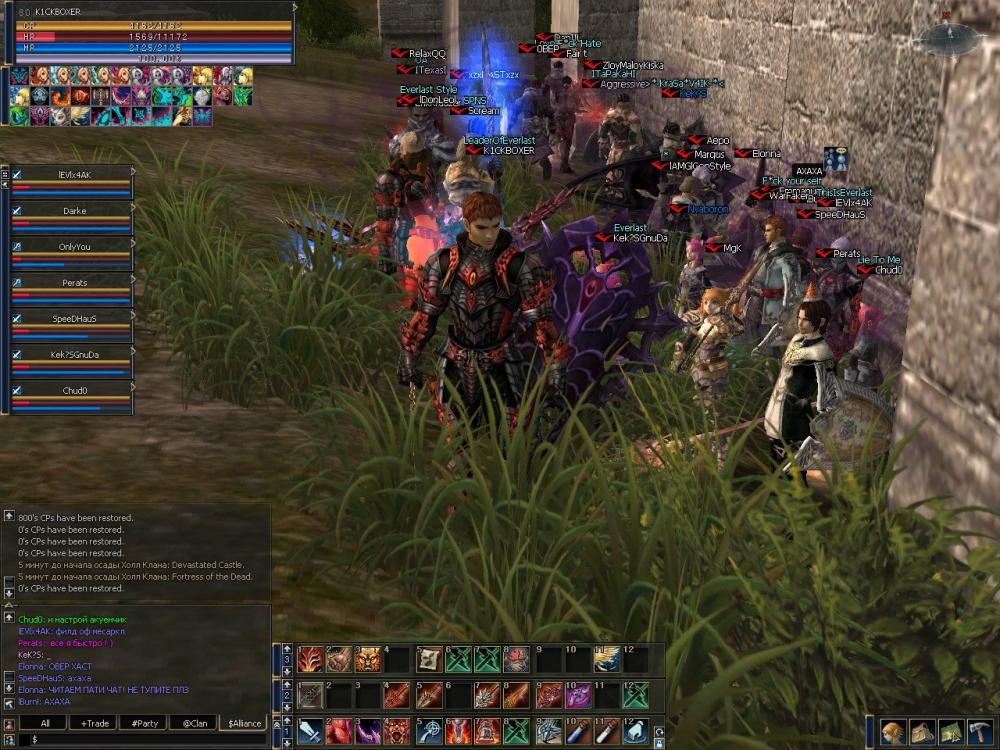The width and height of the screenshot is (1000, 750).
Task: Use the parchment scroll item in top hotbar
Action: tap(430, 659)
